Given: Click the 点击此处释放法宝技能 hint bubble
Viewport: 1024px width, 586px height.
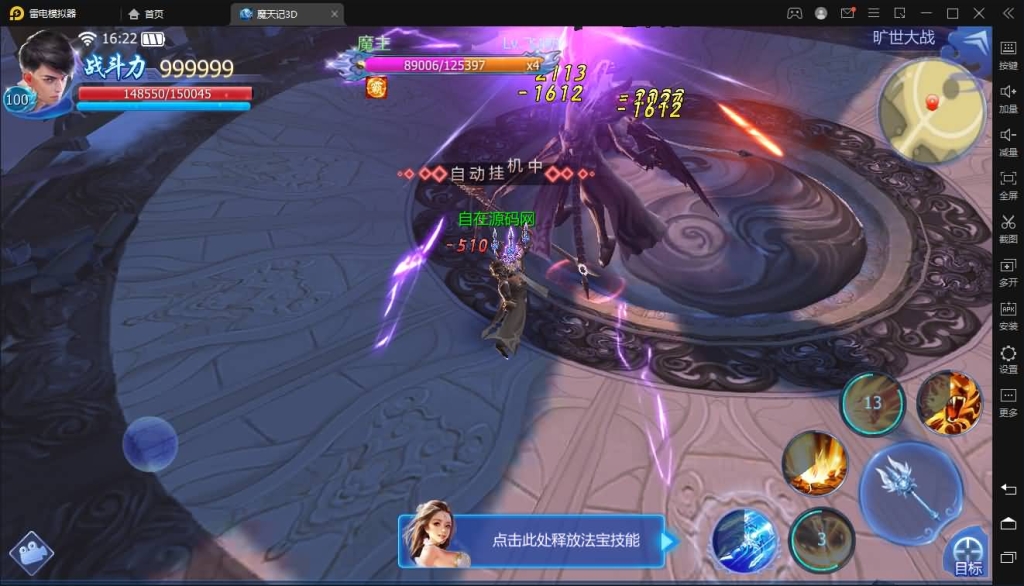Looking at the screenshot, I should pos(565,540).
